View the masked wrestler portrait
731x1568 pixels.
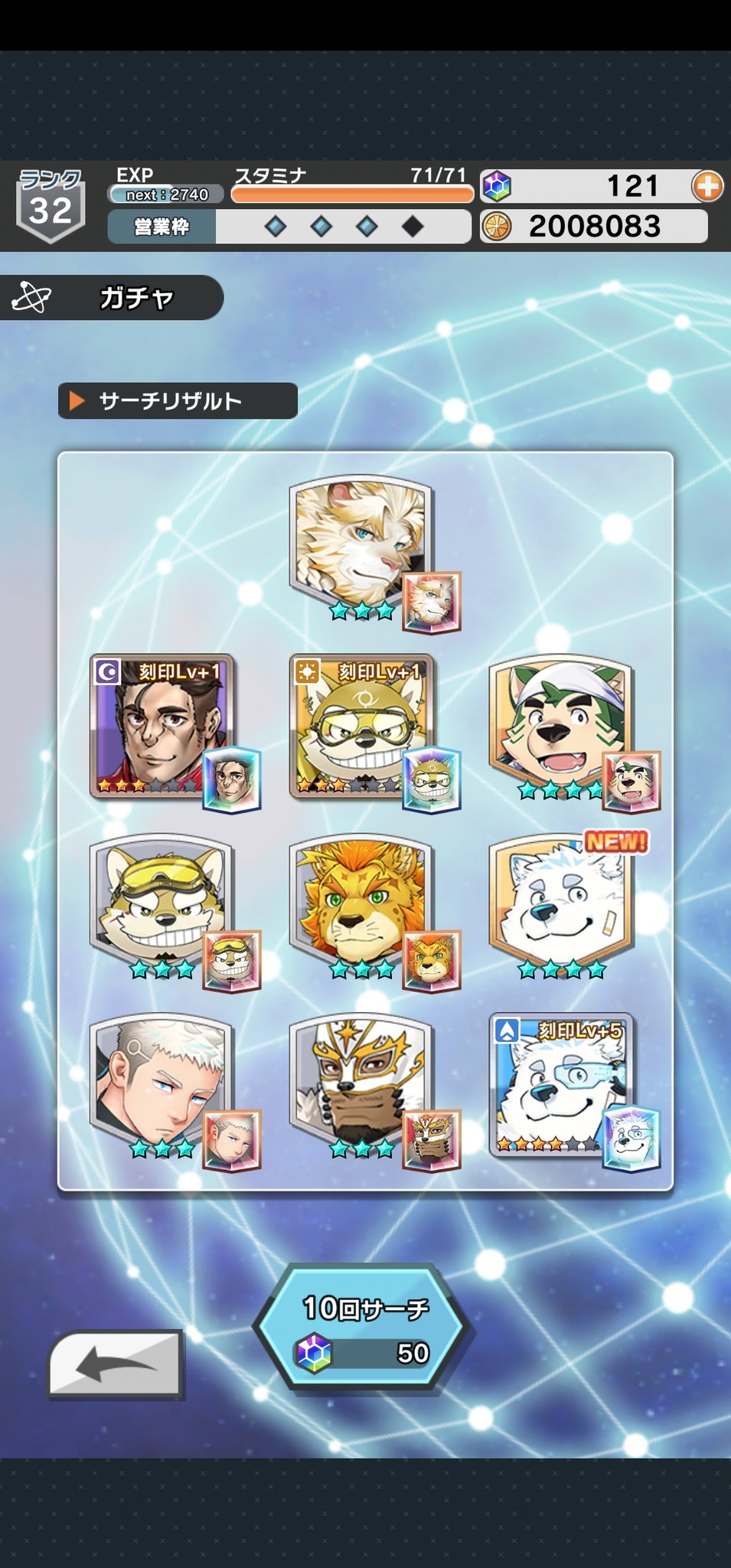[x=361, y=1081]
